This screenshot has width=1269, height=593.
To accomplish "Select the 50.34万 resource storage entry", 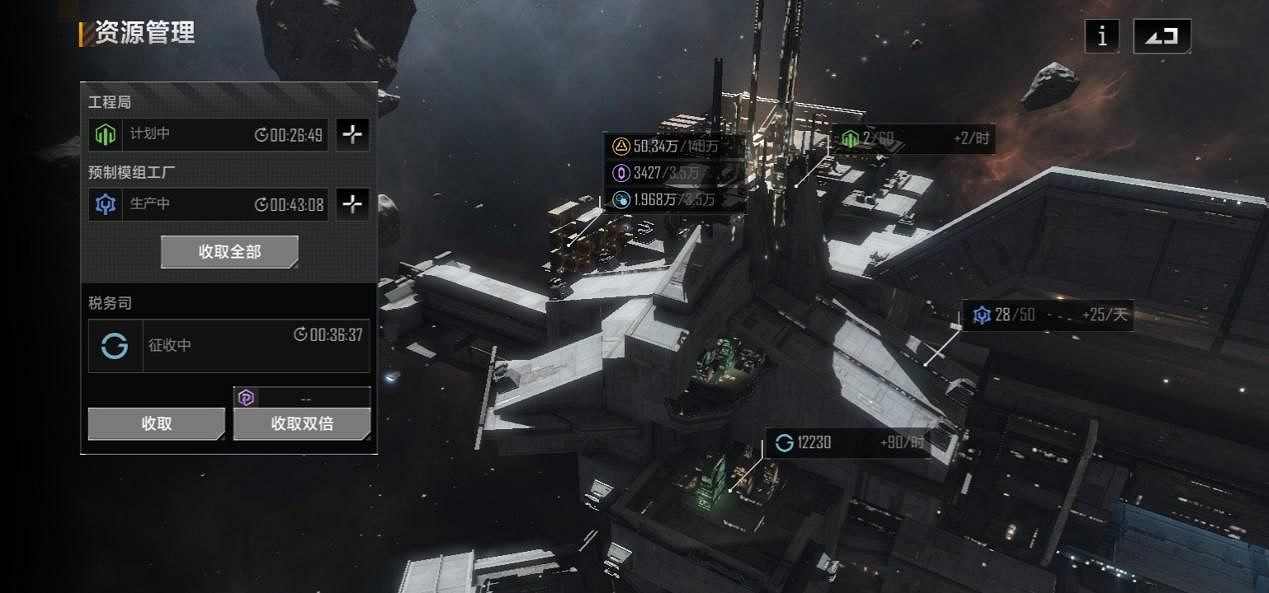I will point(675,147).
